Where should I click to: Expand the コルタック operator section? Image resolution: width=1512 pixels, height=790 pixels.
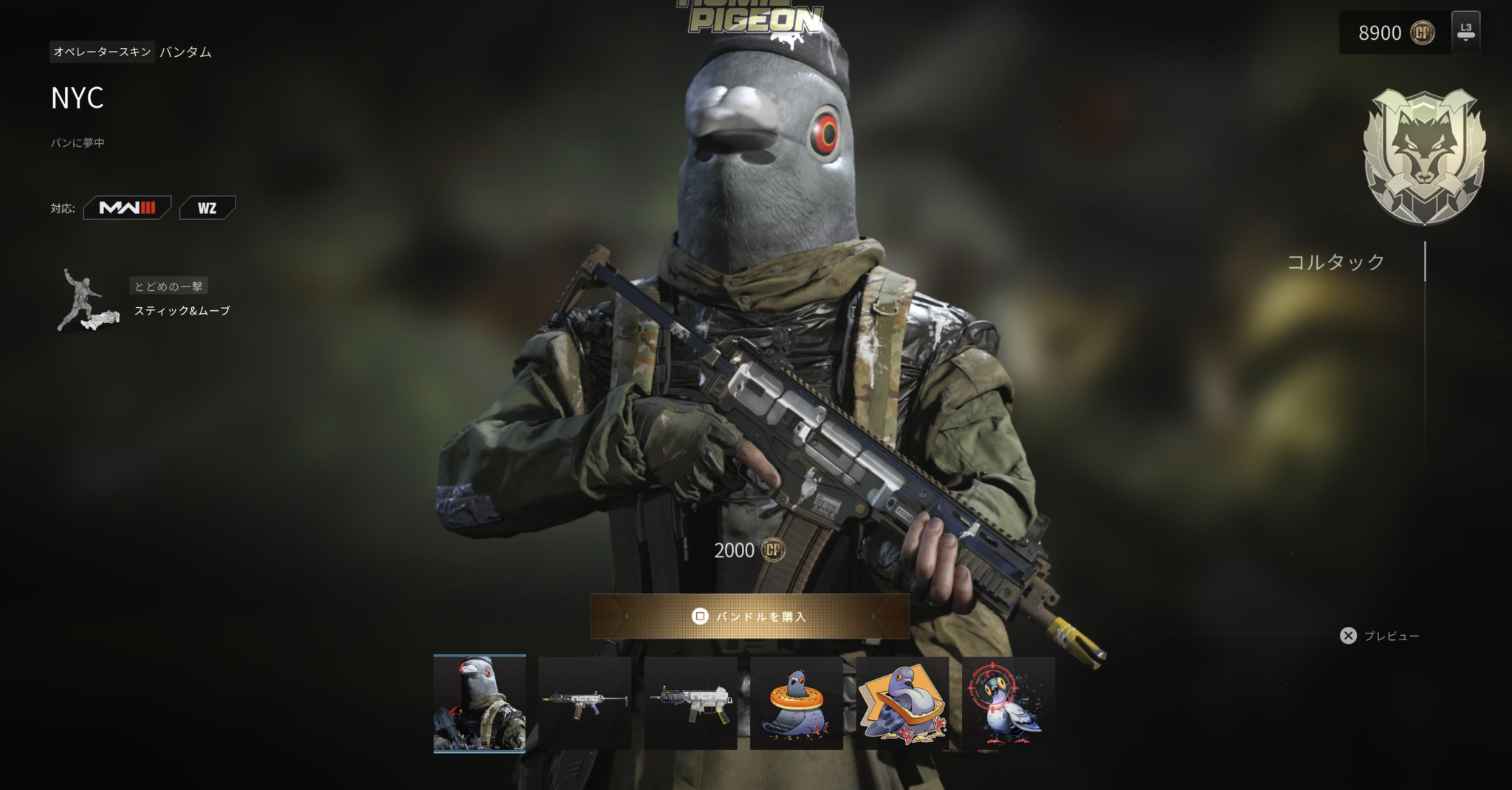coord(1336,262)
